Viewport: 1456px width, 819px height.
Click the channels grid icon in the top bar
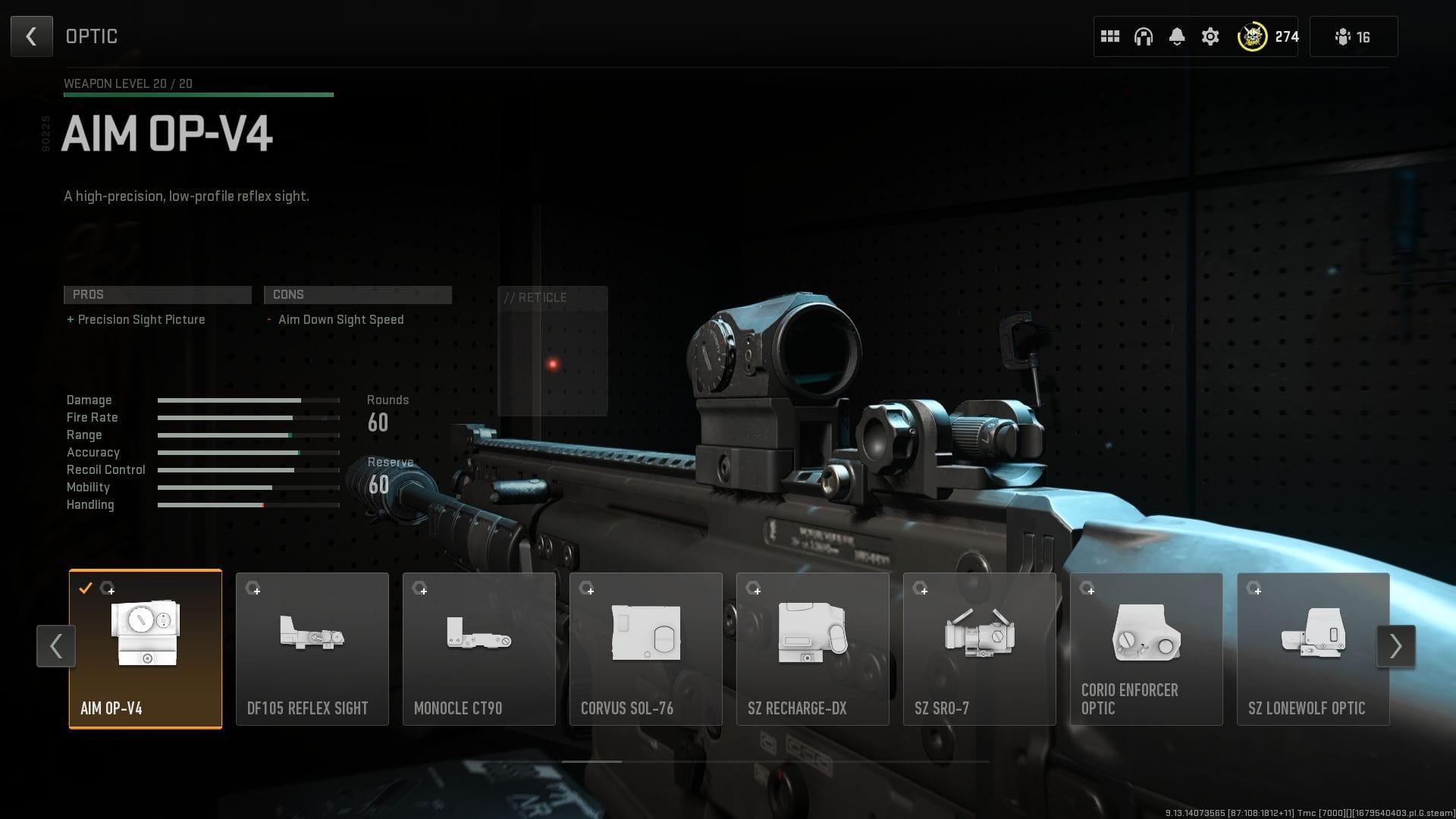click(1110, 36)
